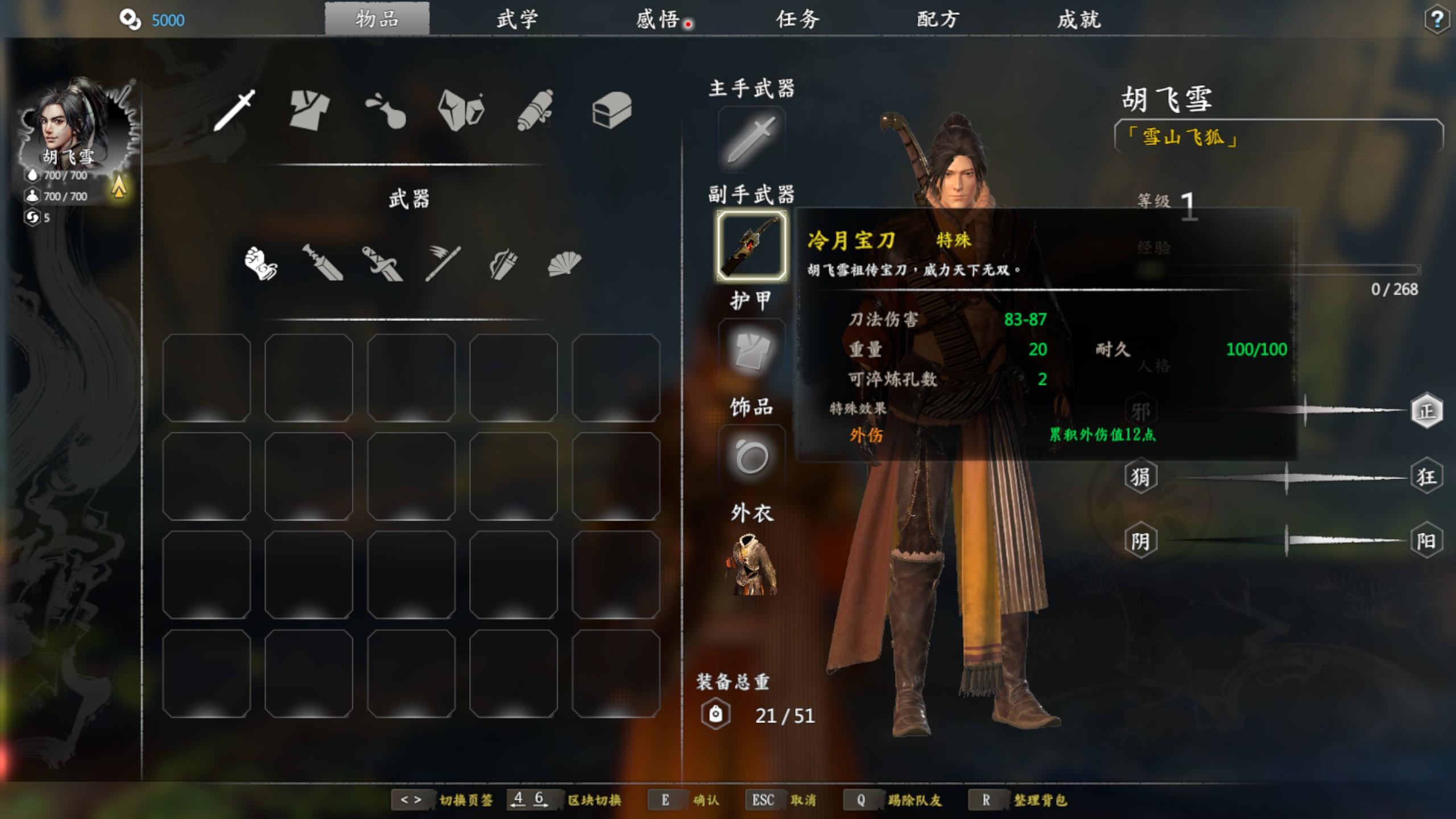The height and width of the screenshot is (819, 1456).
Task: Open the gourd consumables category
Action: pyautogui.click(x=385, y=110)
